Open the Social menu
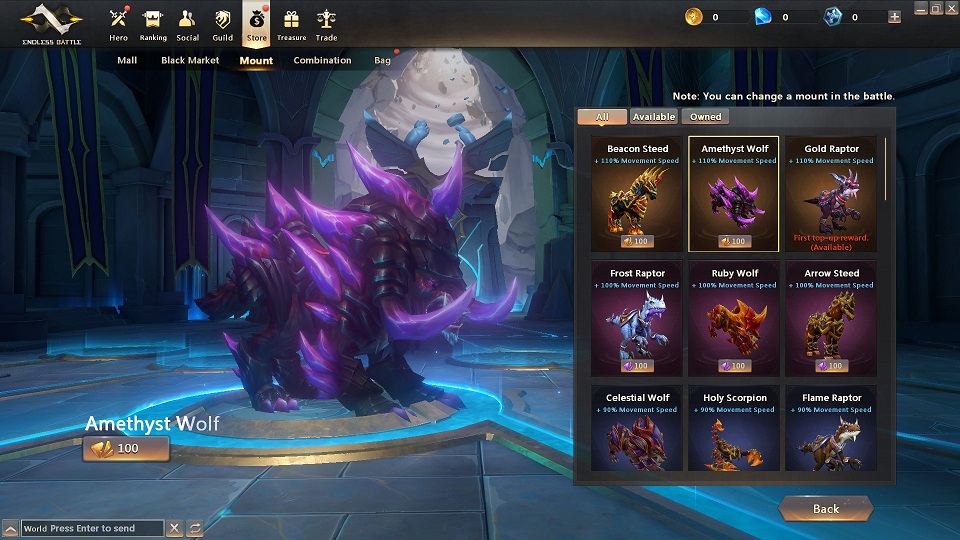 pyautogui.click(x=187, y=24)
